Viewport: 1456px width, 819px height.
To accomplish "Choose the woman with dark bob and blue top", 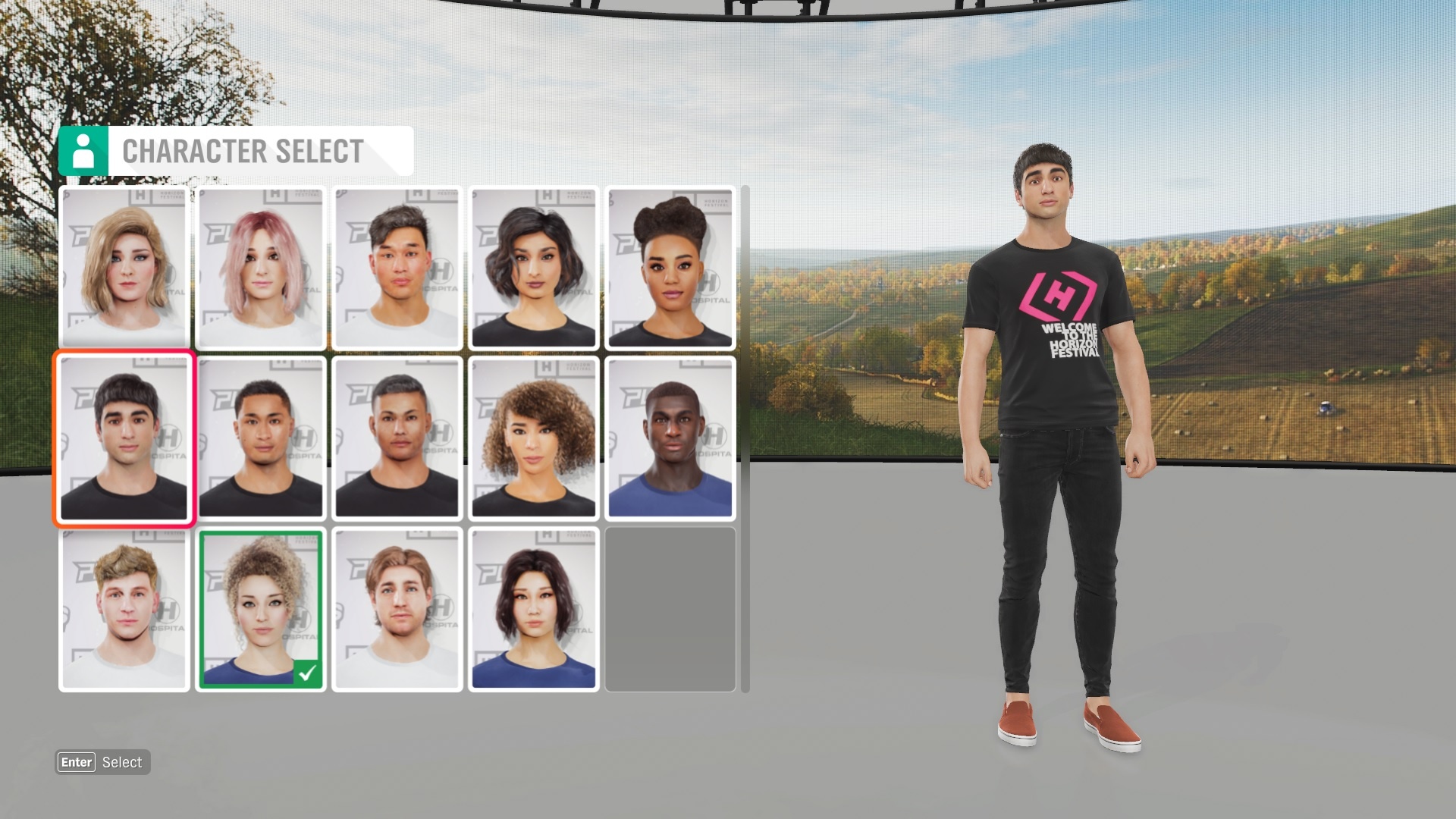I will (x=534, y=610).
